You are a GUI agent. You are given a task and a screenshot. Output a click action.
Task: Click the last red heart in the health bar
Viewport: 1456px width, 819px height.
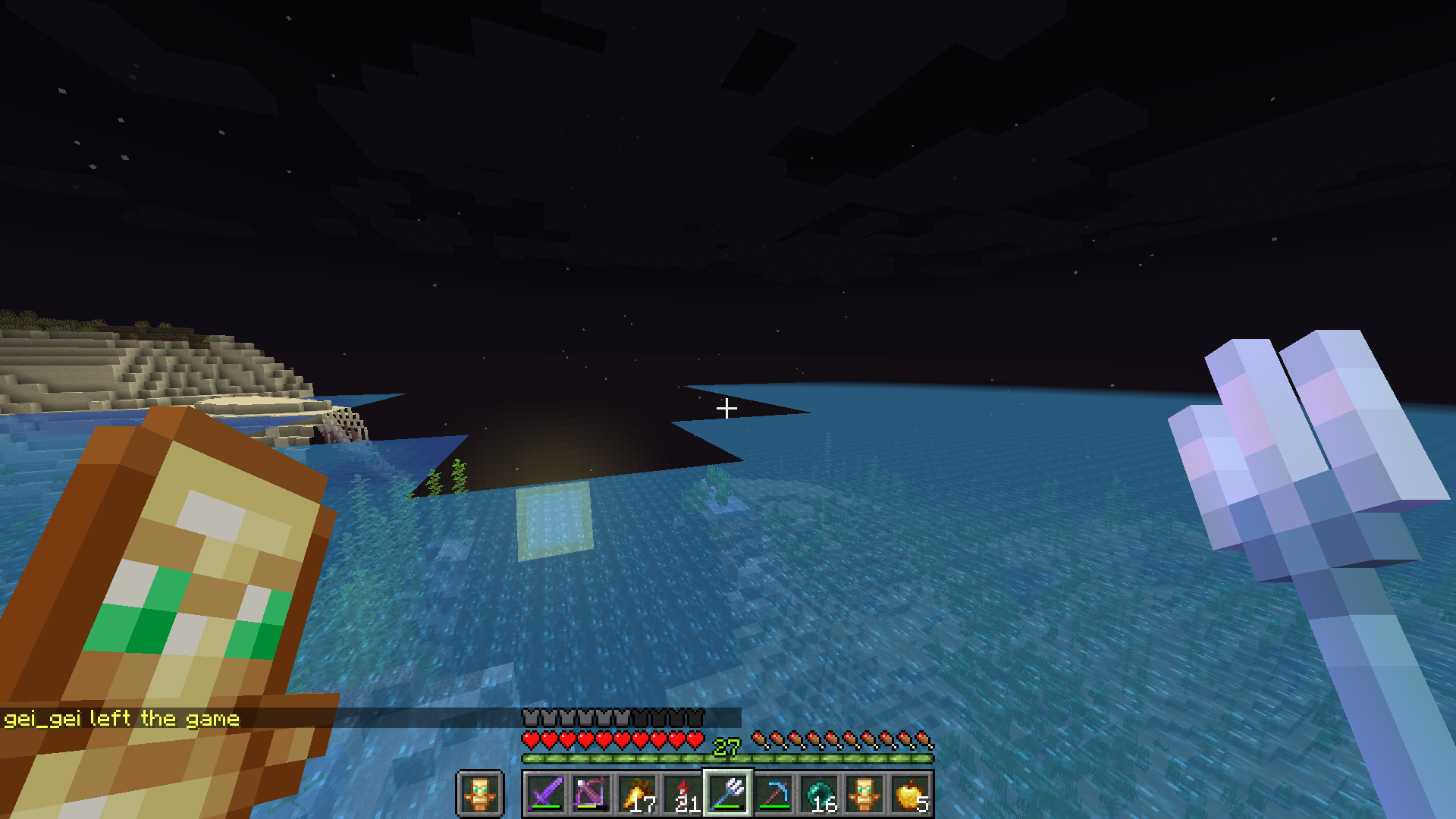(695, 738)
